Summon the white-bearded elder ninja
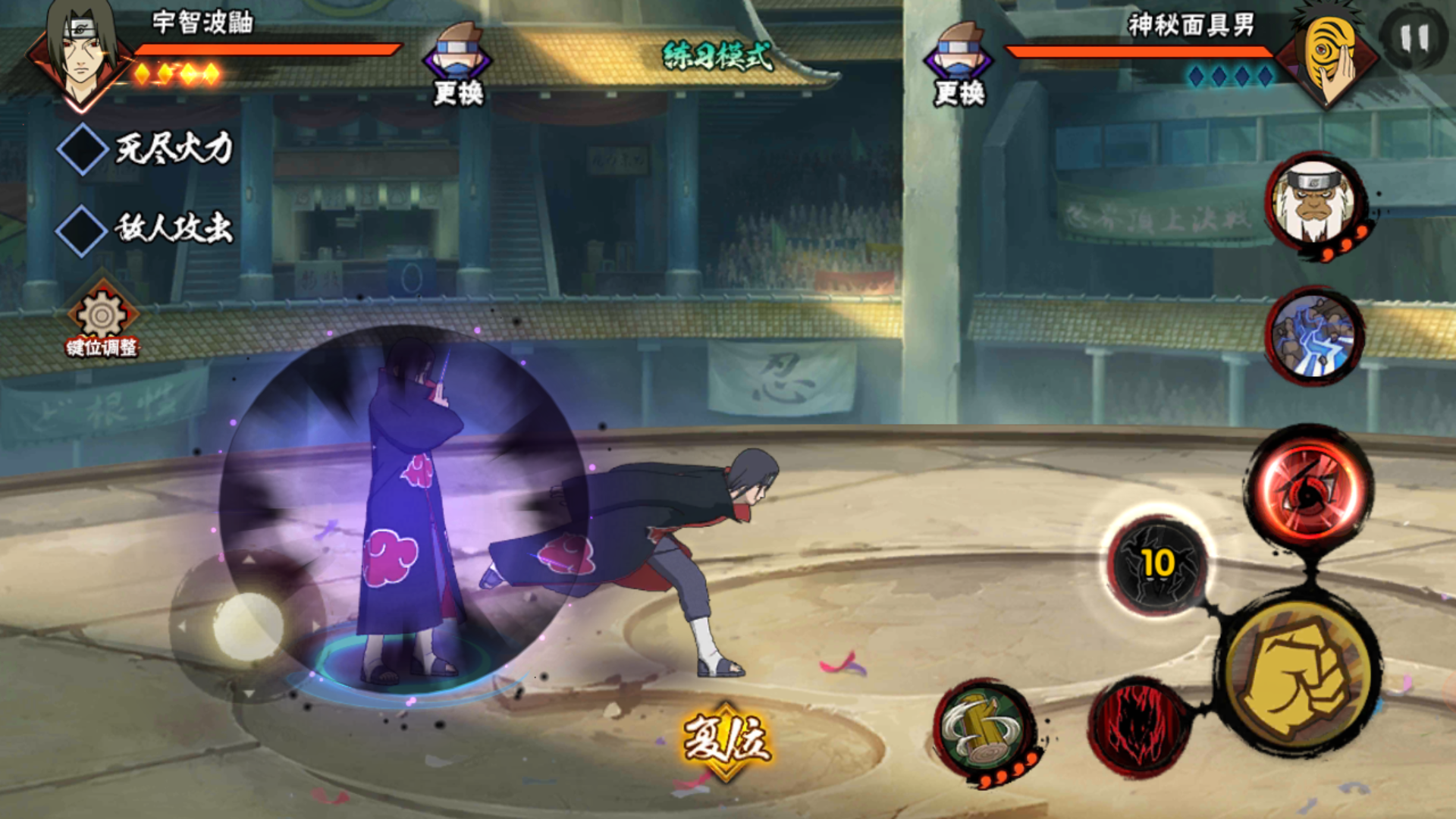This screenshot has height=819, width=1456. pyautogui.click(x=1314, y=203)
